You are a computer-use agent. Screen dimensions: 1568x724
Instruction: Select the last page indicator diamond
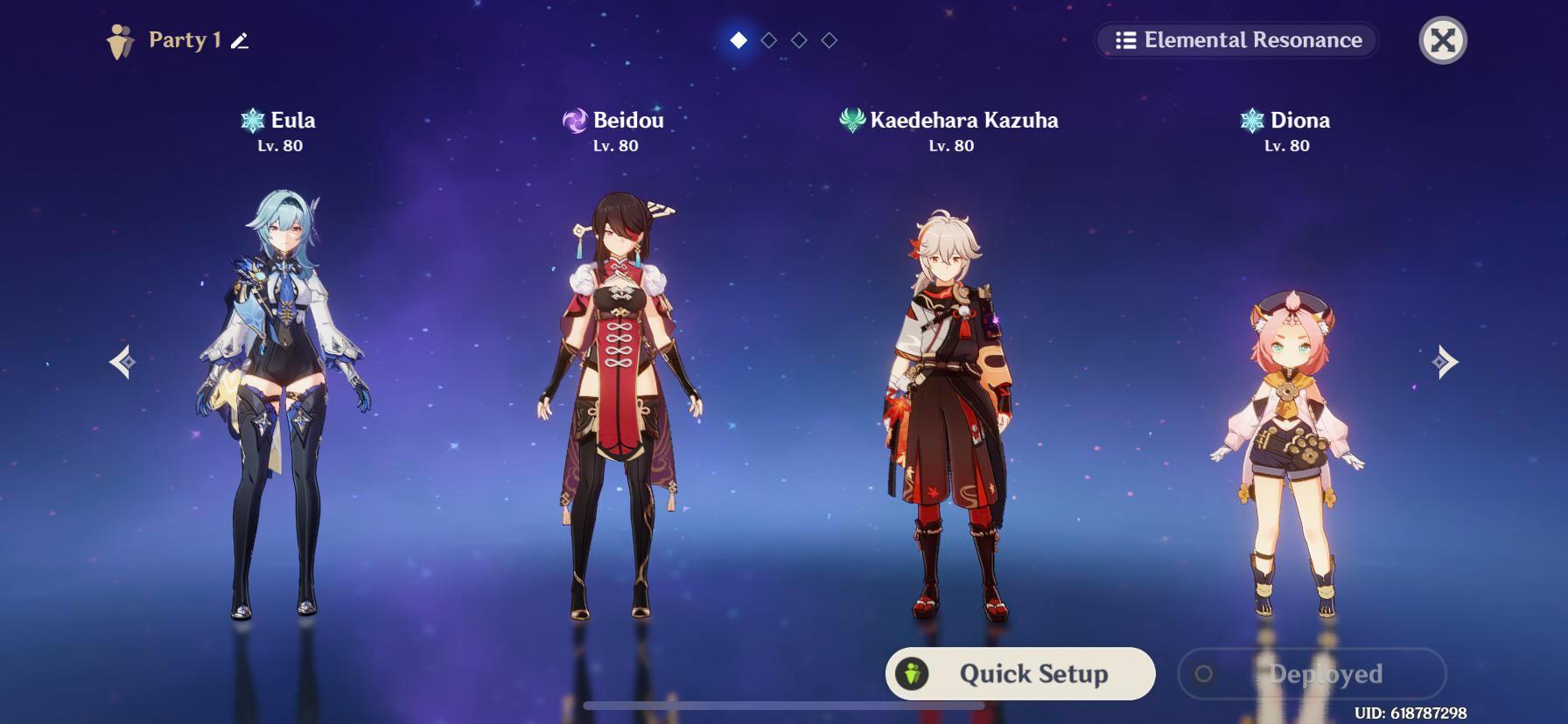pyautogui.click(x=827, y=39)
